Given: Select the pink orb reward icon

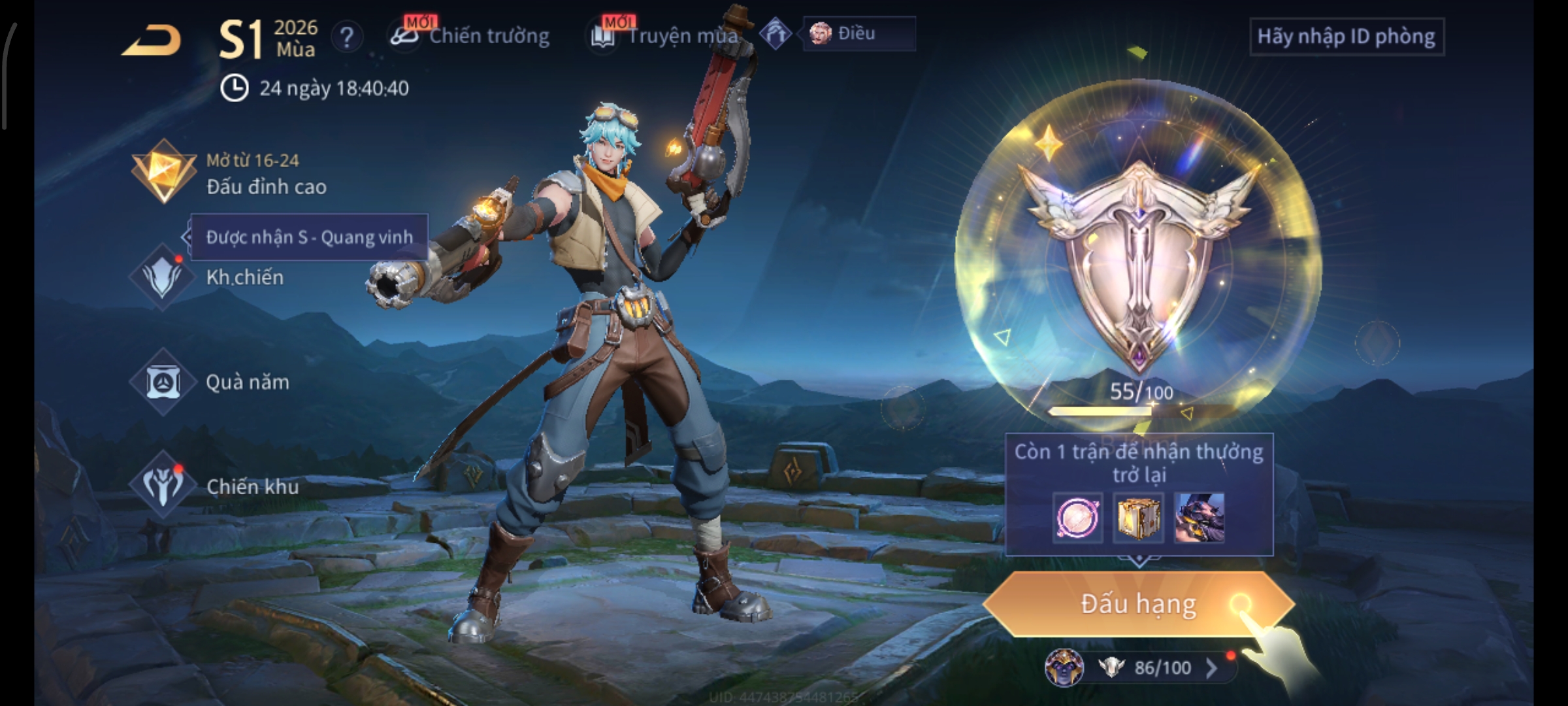Looking at the screenshot, I should click(1078, 518).
